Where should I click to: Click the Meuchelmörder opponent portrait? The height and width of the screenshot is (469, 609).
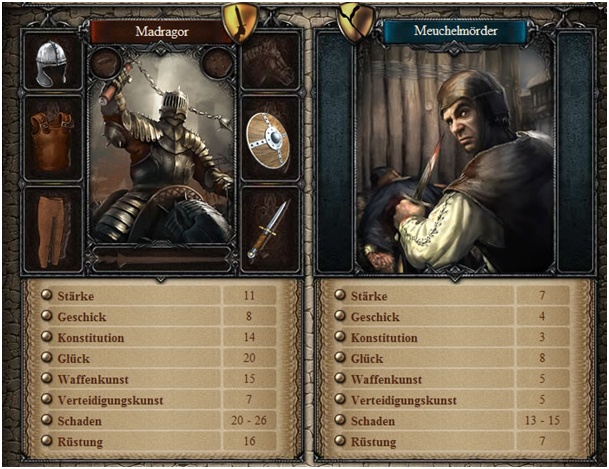(x=455, y=160)
